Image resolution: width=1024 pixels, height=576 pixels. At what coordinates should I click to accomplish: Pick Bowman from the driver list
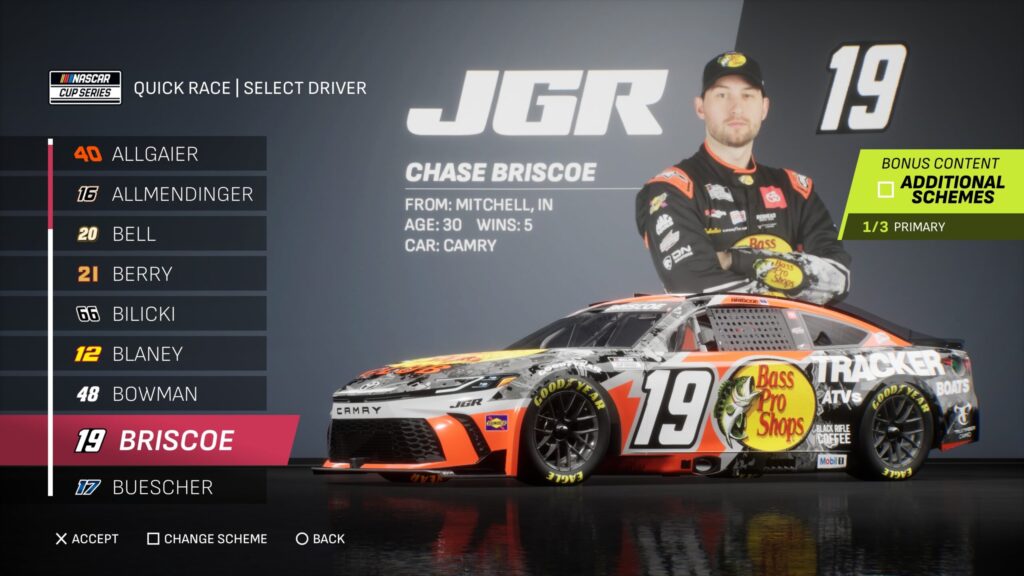(x=154, y=394)
